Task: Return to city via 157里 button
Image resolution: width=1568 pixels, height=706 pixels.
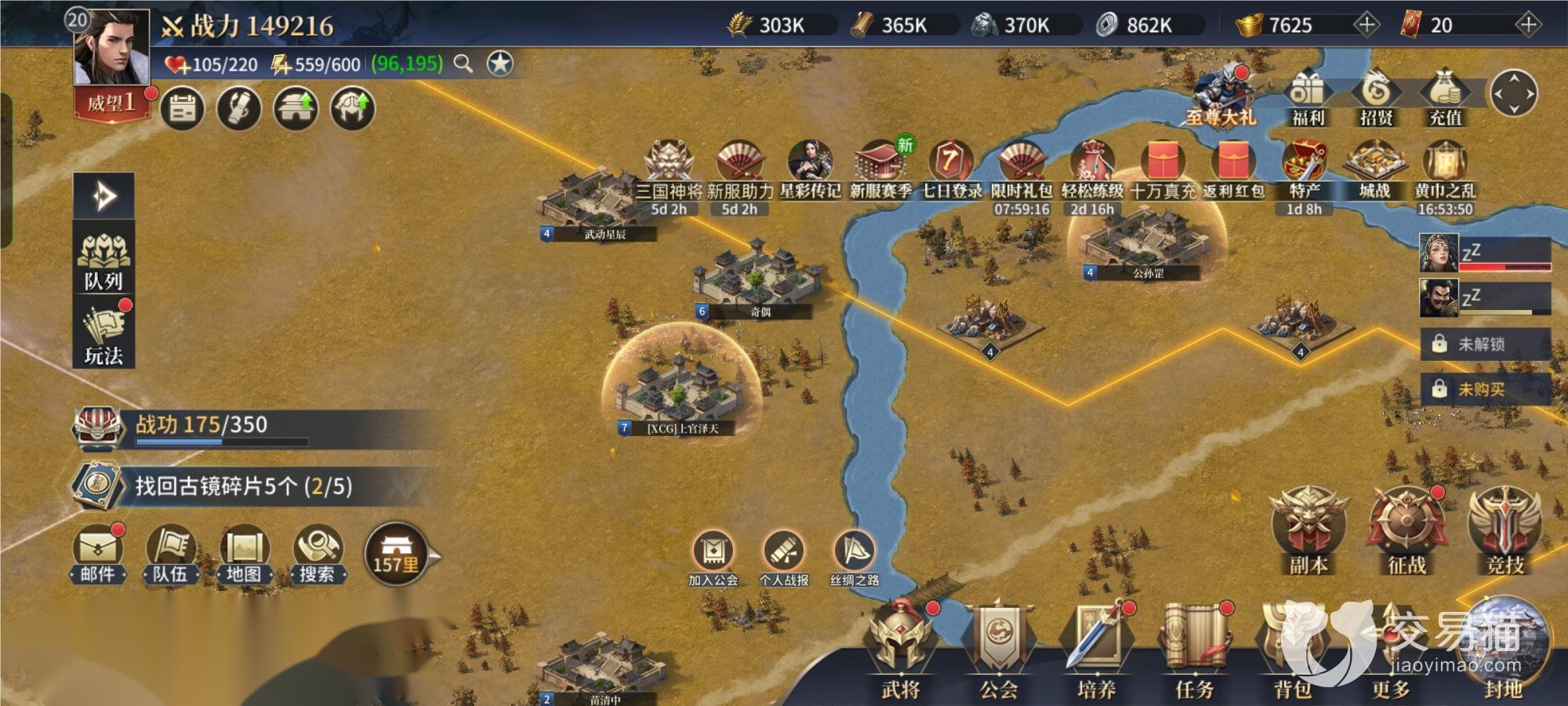Action: (x=397, y=555)
